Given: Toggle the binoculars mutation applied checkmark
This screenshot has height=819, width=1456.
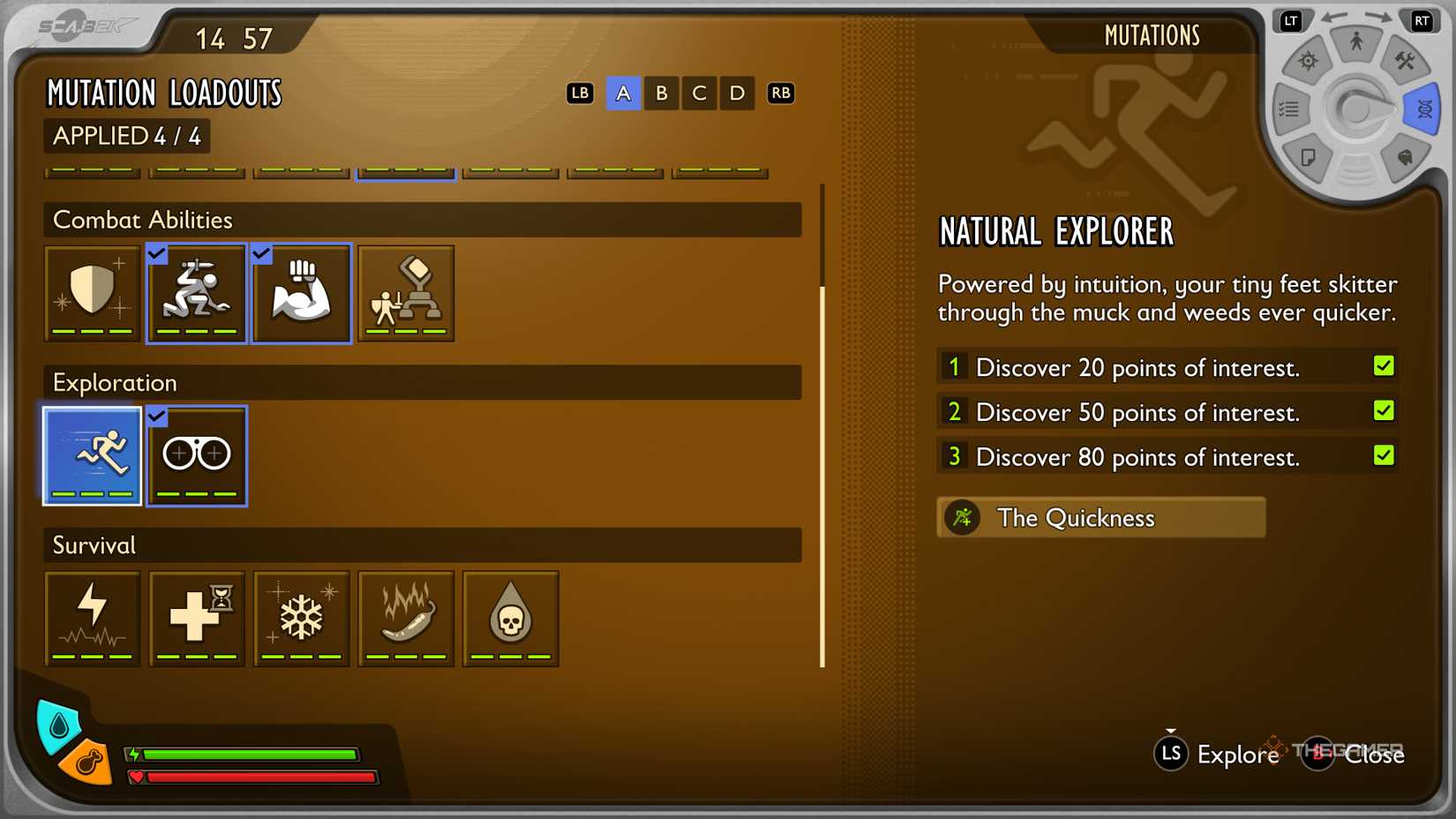Looking at the screenshot, I should click(x=156, y=415).
